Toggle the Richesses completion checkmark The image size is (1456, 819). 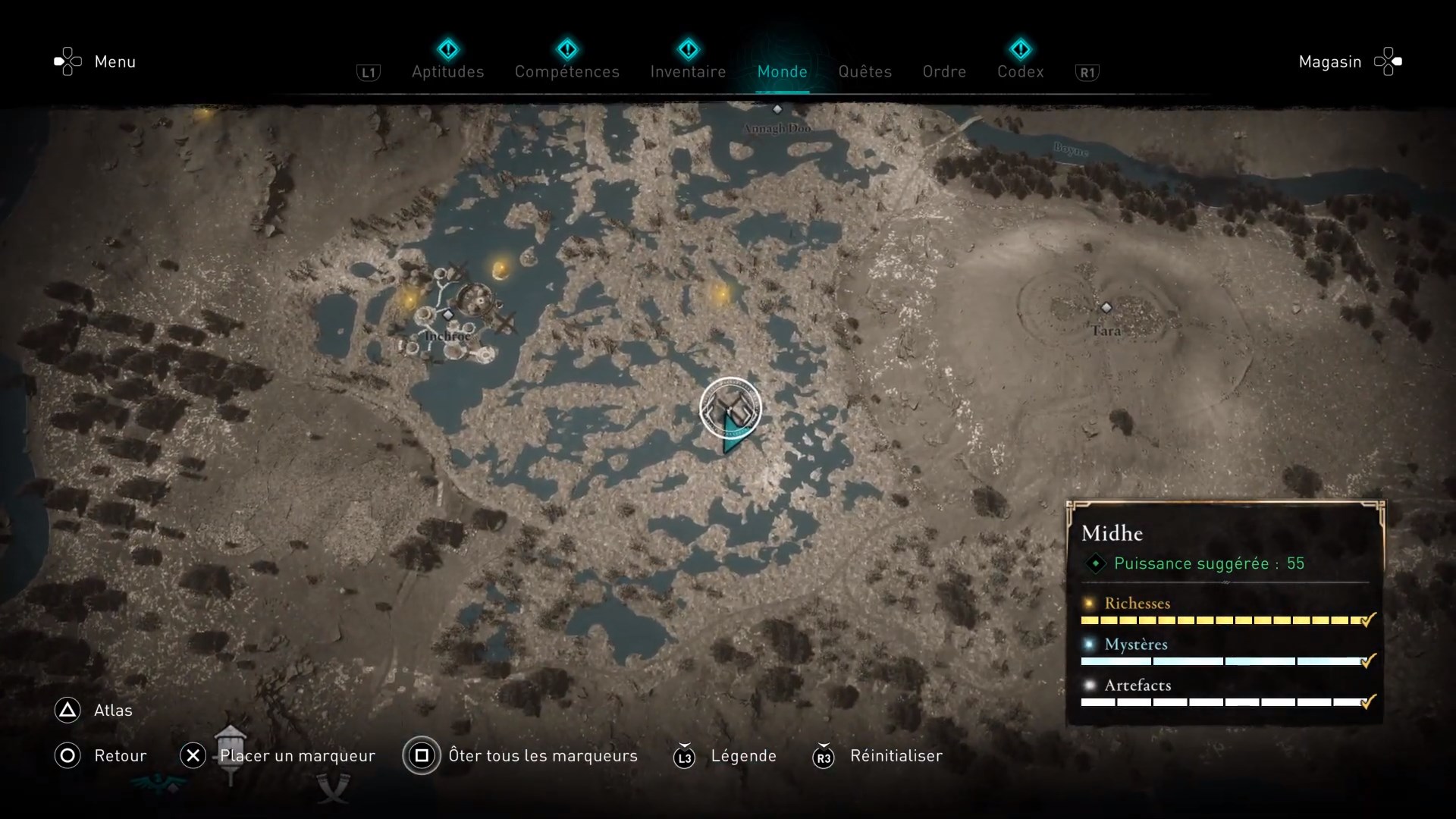1367,620
